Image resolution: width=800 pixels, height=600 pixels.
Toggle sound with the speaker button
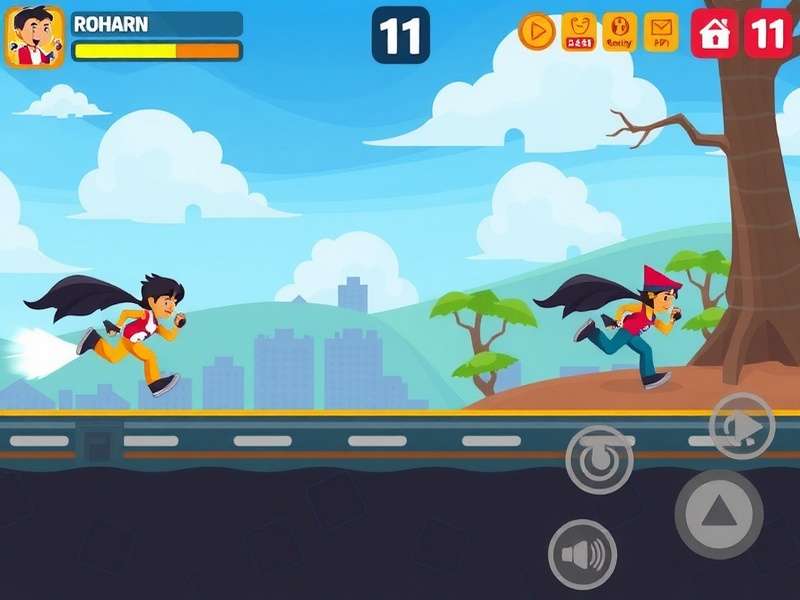tap(582, 554)
